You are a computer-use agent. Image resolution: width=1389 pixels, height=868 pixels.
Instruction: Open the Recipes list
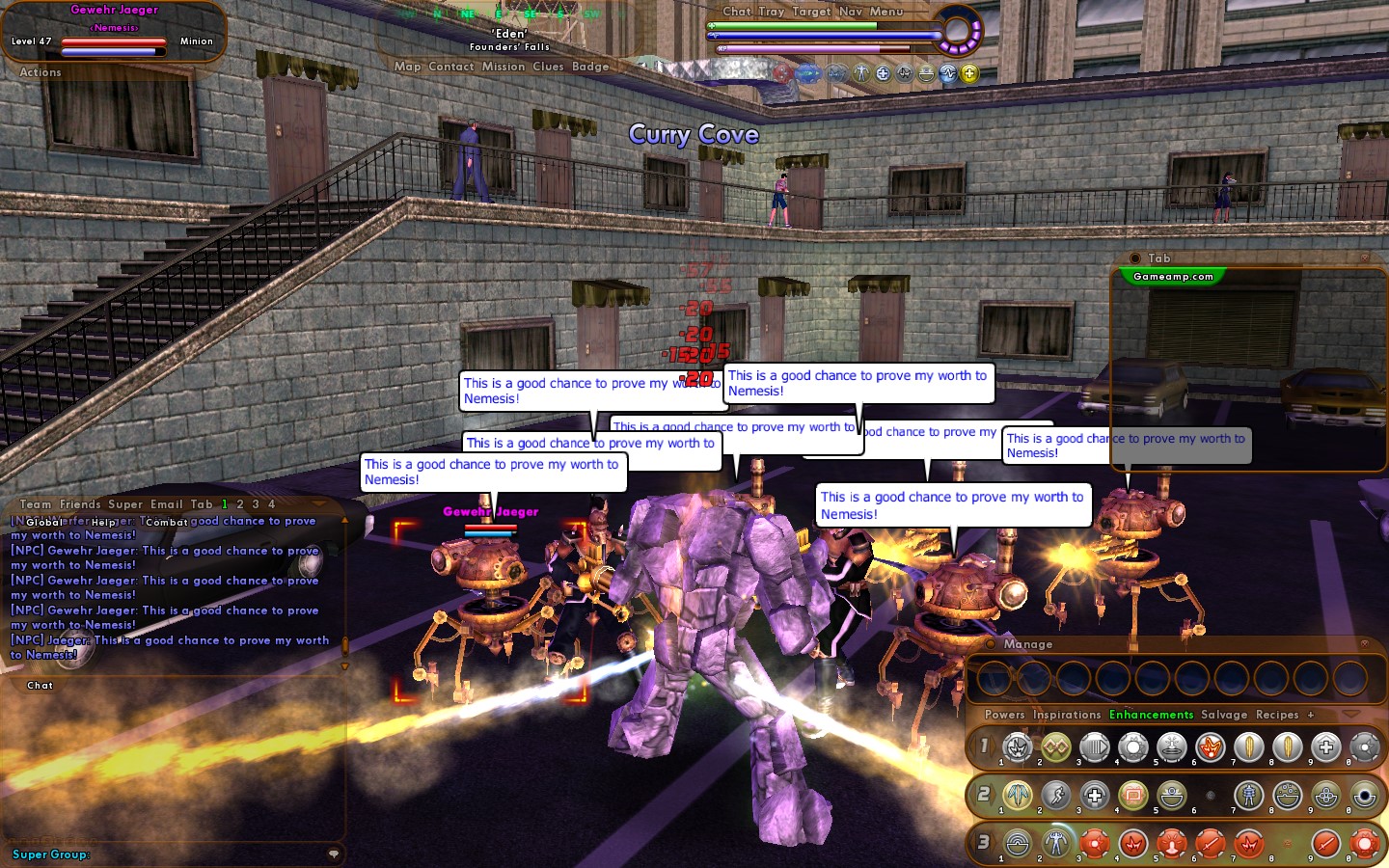tap(1277, 715)
